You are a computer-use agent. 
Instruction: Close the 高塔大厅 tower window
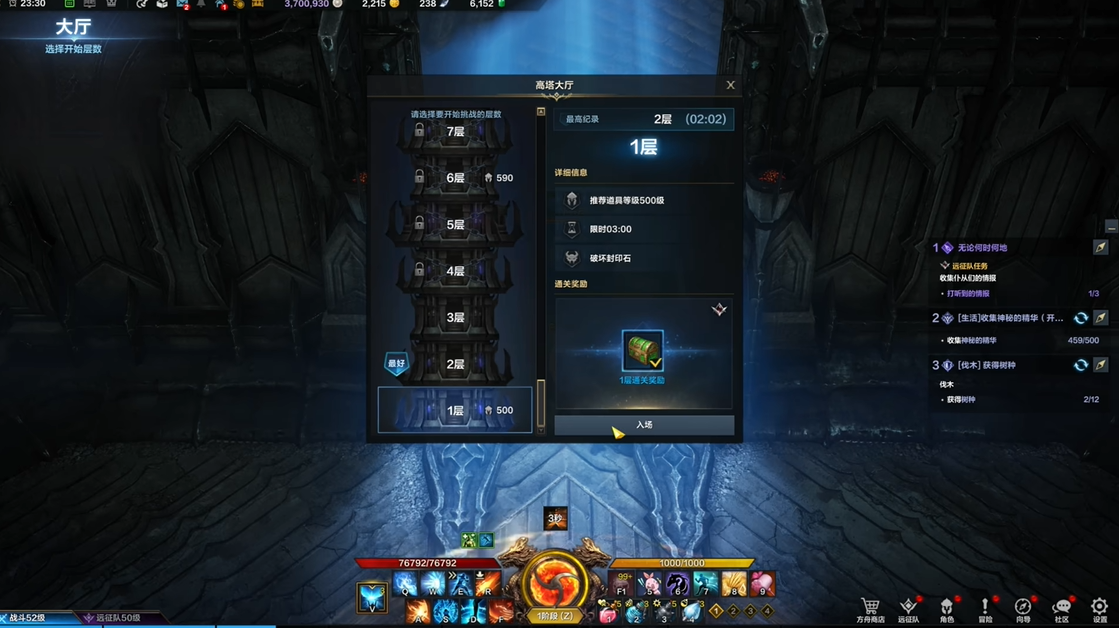730,85
